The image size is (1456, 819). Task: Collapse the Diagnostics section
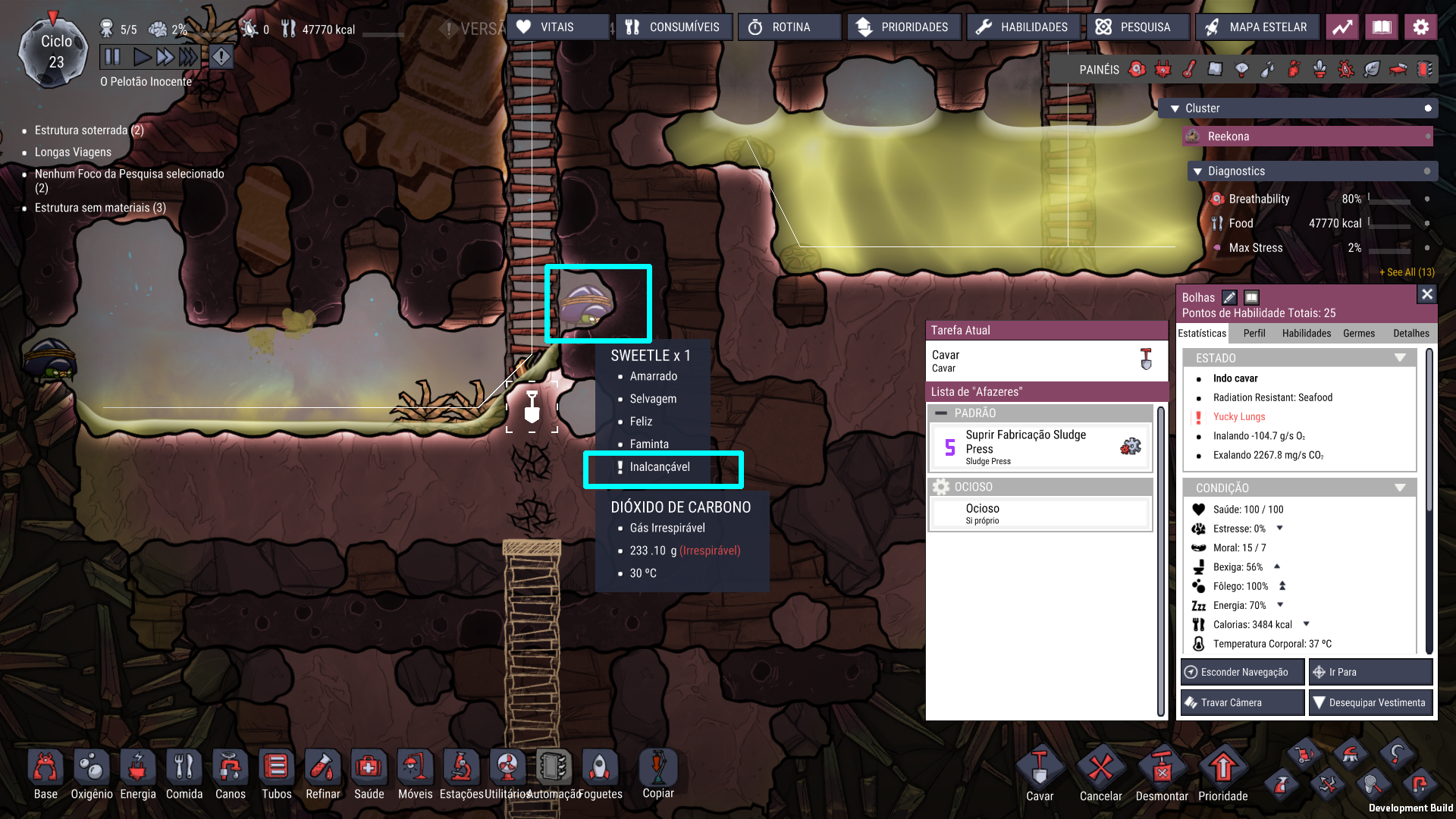[x=1198, y=171]
